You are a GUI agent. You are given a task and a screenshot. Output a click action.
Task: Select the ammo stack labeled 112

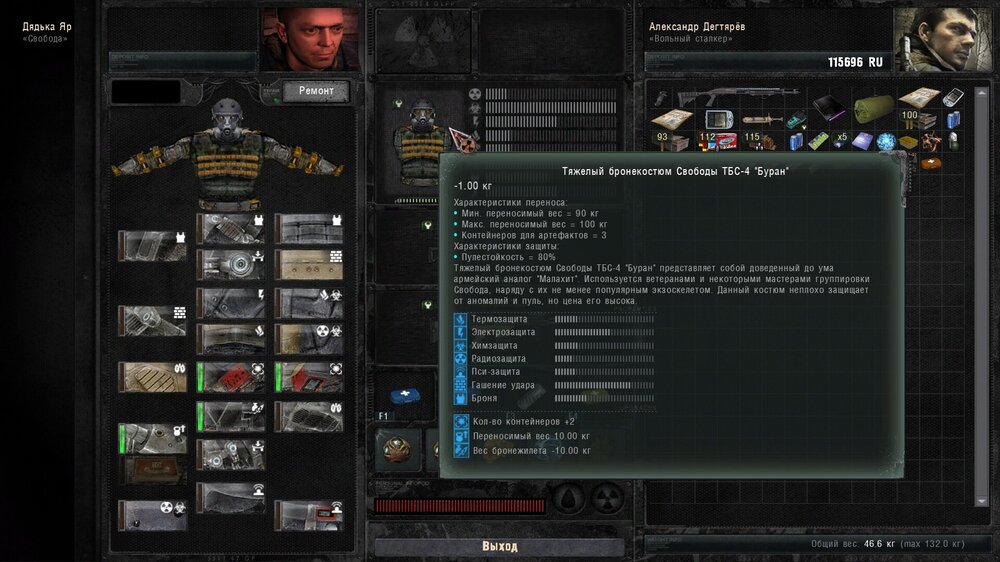[713, 141]
